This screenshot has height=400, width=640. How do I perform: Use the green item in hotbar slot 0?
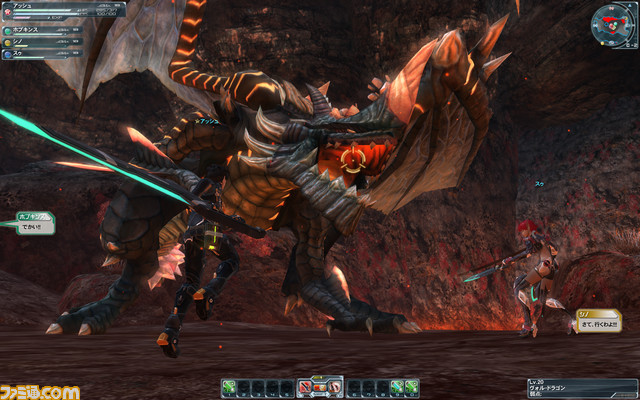coord(411,386)
